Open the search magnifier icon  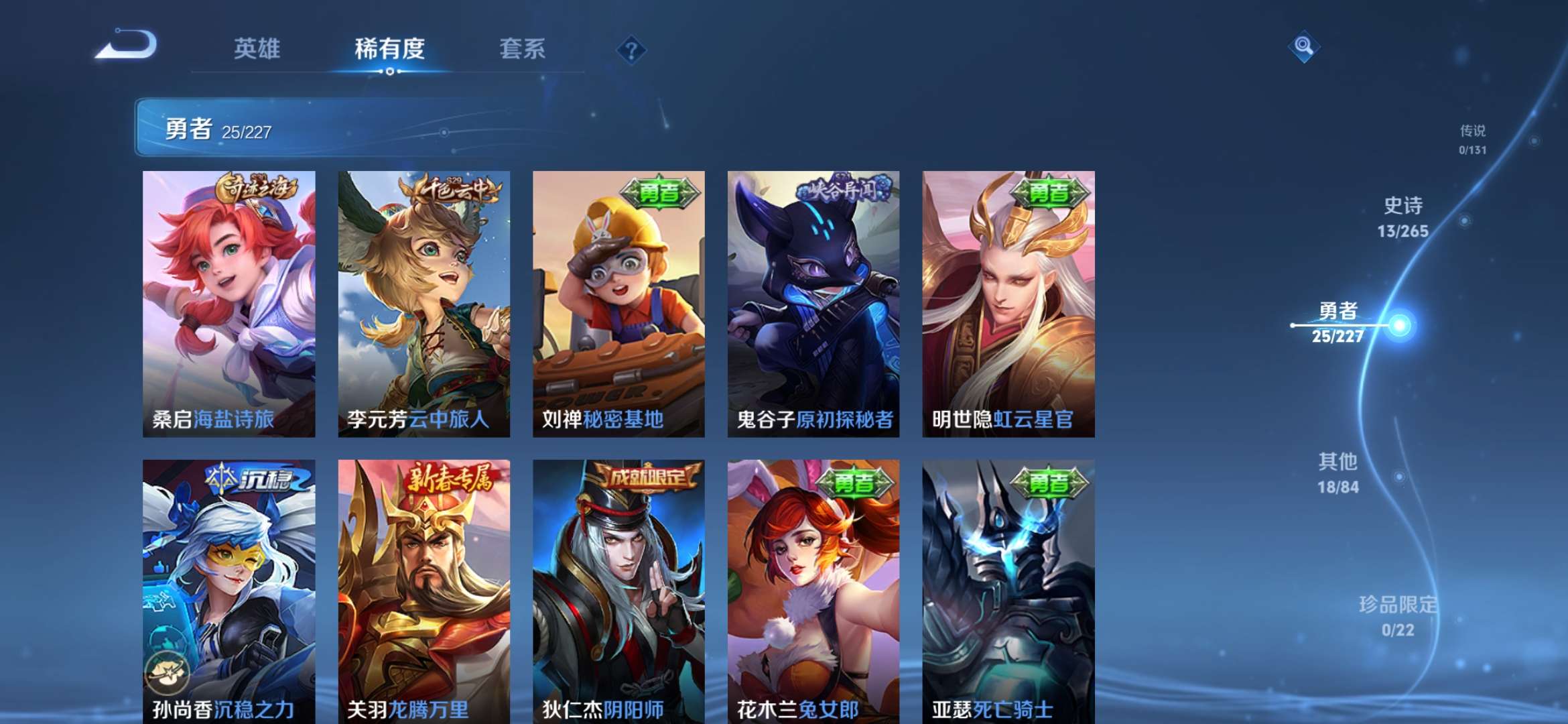(1303, 47)
